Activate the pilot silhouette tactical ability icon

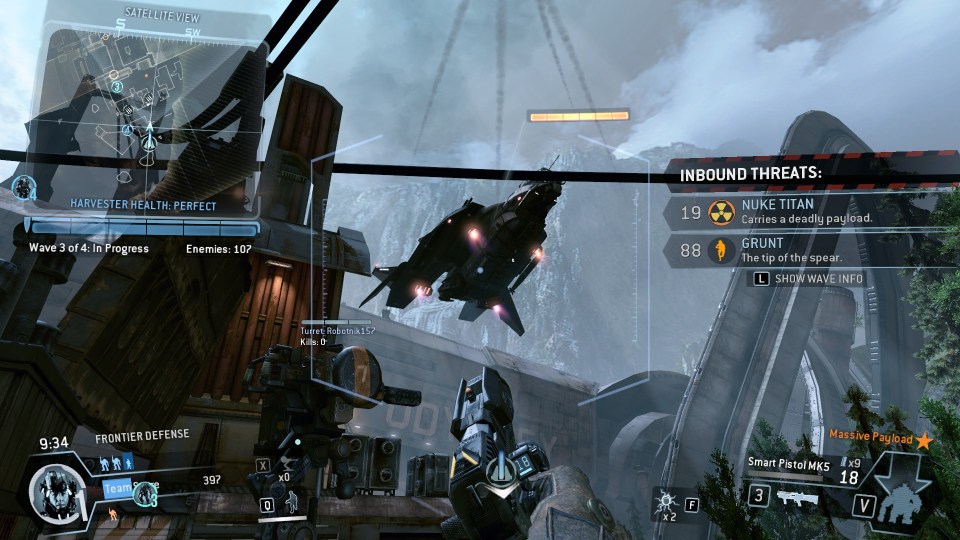click(x=294, y=505)
